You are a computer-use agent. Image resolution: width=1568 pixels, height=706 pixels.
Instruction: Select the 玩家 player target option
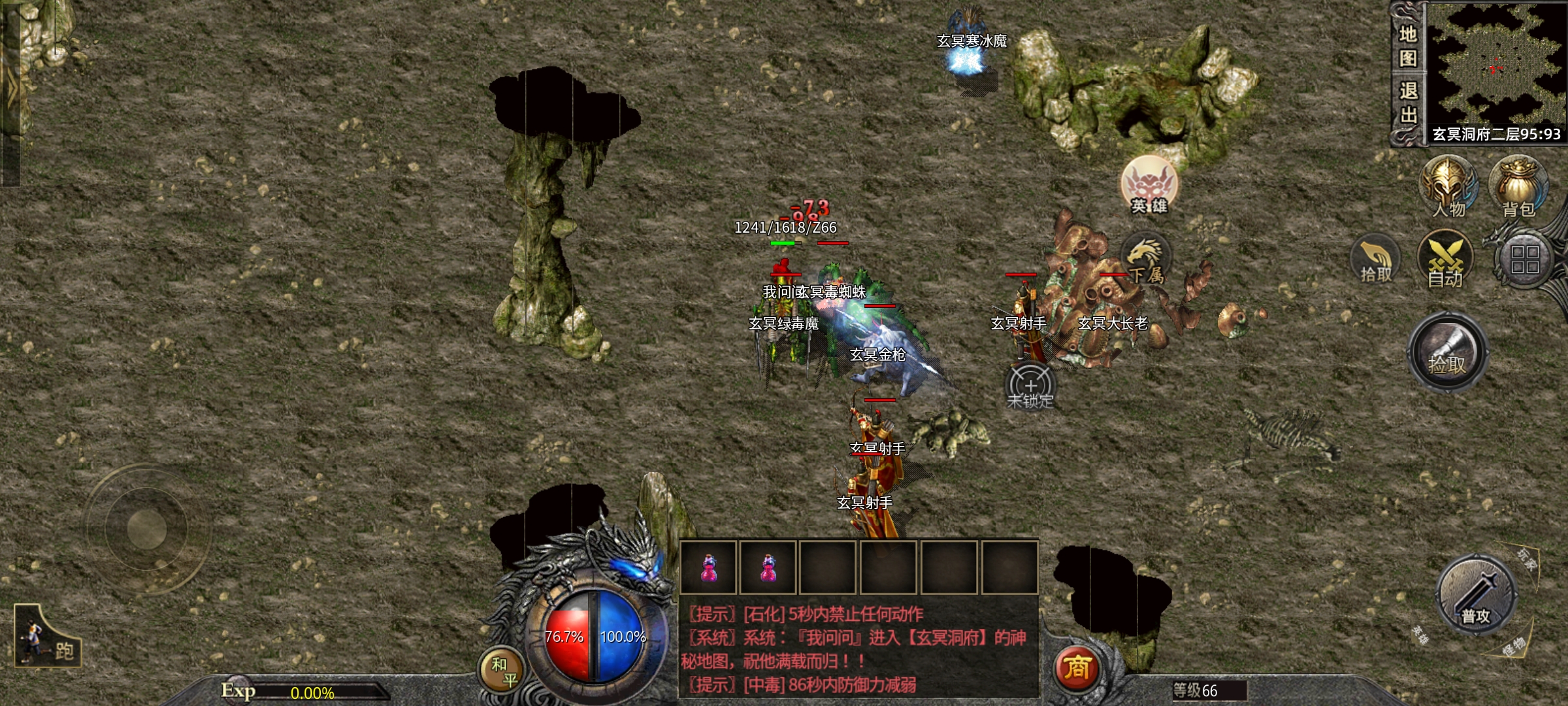(x=1526, y=560)
